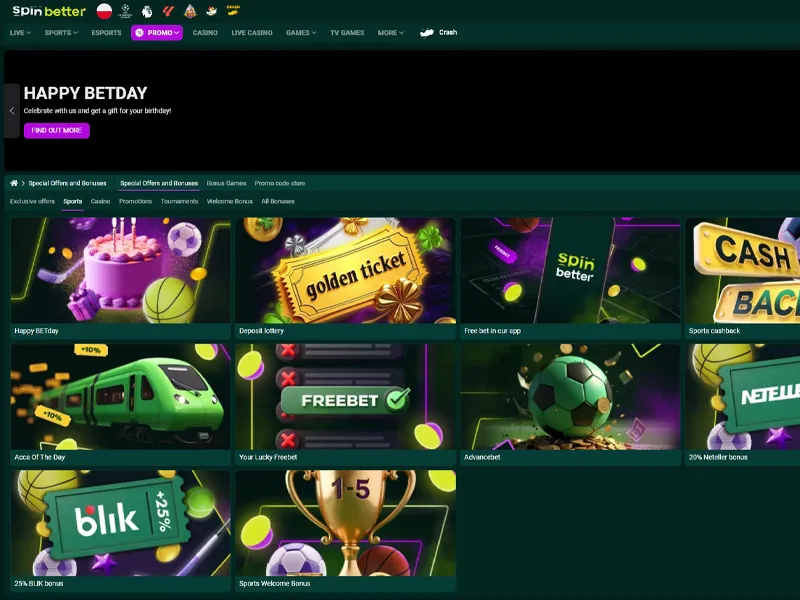Click the Spinbetter logo
Screen dimensions: 800x600
pos(49,11)
